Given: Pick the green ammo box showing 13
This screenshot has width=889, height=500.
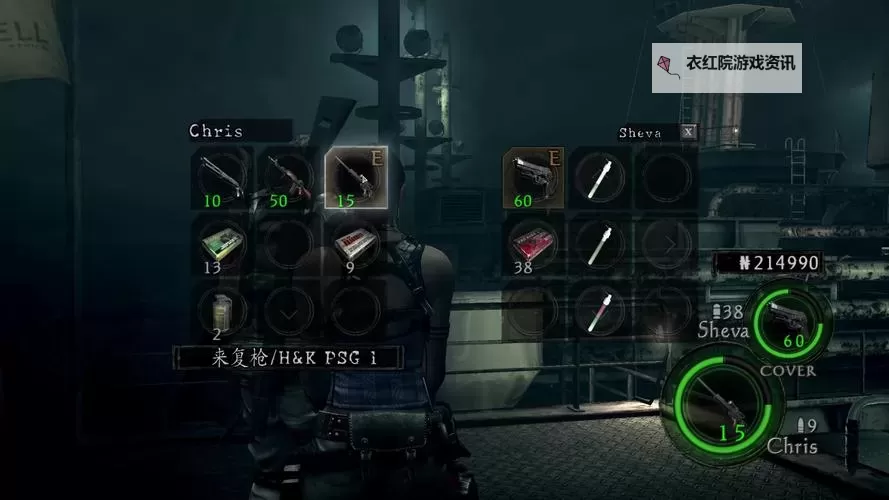Looking at the screenshot, I should tap(223, 243).
